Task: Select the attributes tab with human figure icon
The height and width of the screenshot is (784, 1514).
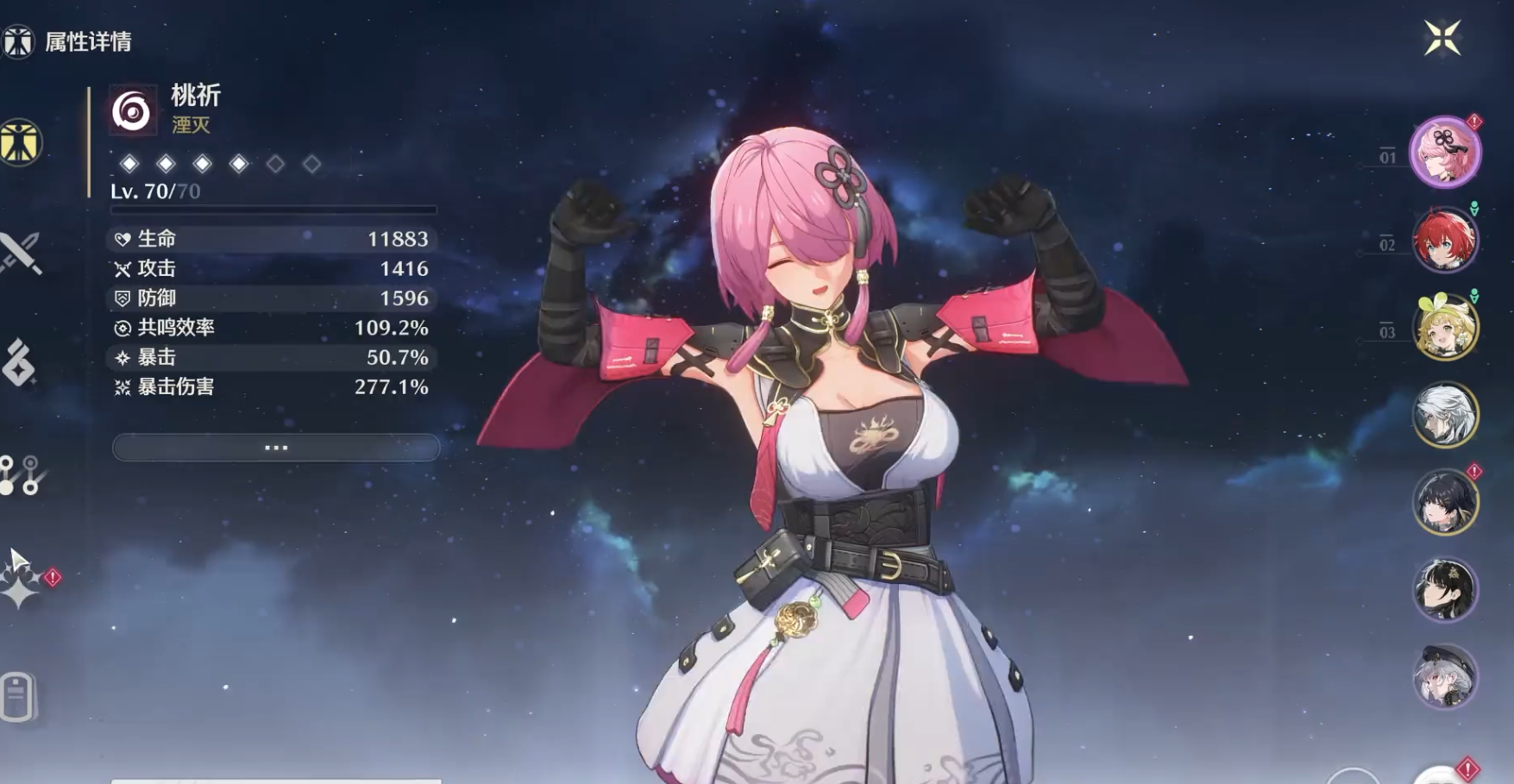Action: point(20,142)
